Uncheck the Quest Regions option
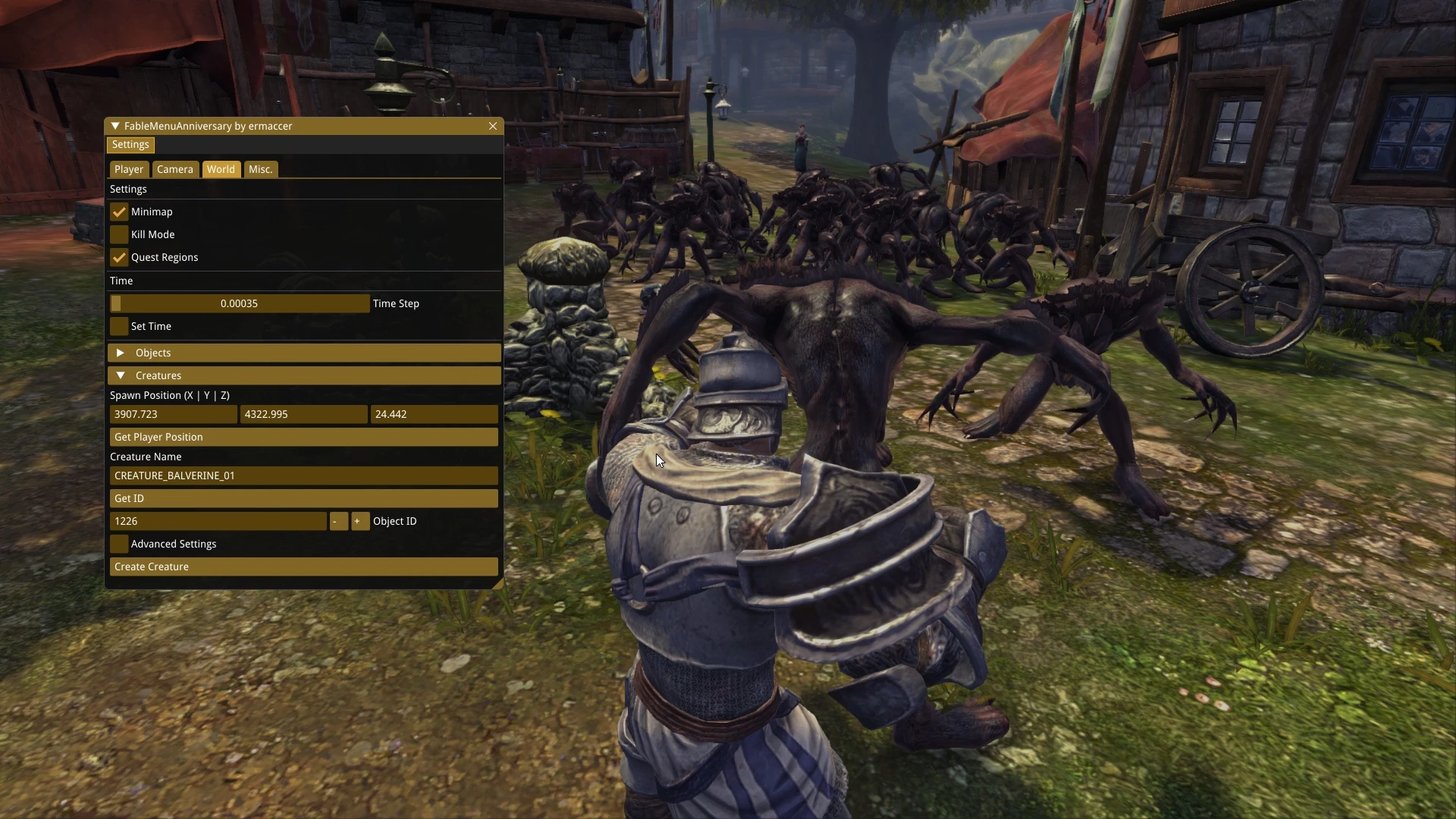Screen dimensions: 1456x819 (x=119, y=258)
